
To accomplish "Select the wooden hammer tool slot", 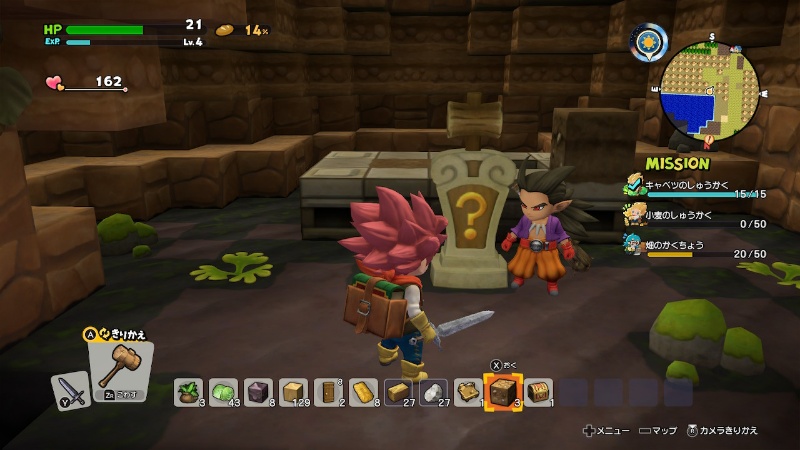I will point(121,369).
